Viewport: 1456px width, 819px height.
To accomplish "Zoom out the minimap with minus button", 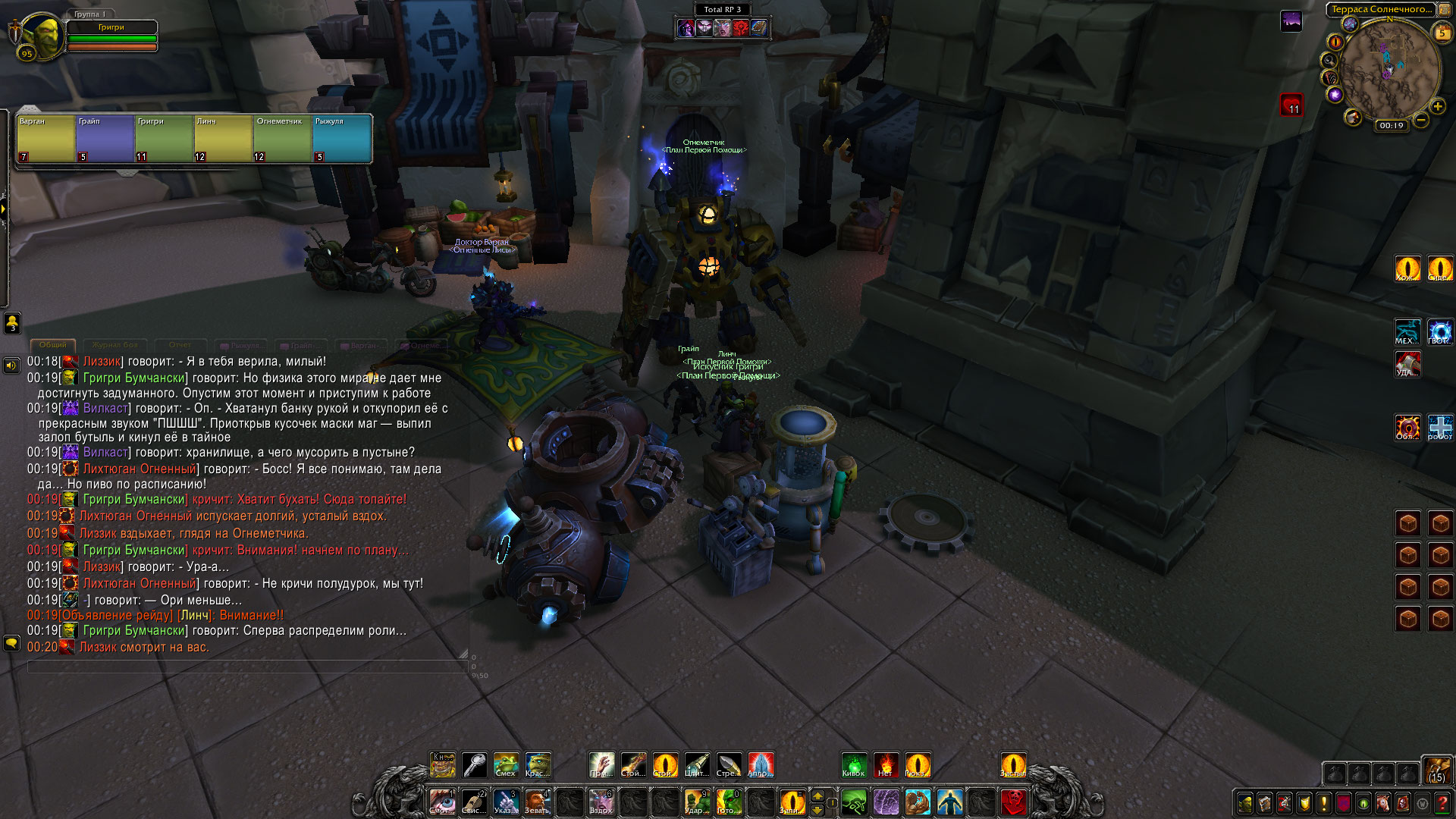I will (x=1421, y=120).
